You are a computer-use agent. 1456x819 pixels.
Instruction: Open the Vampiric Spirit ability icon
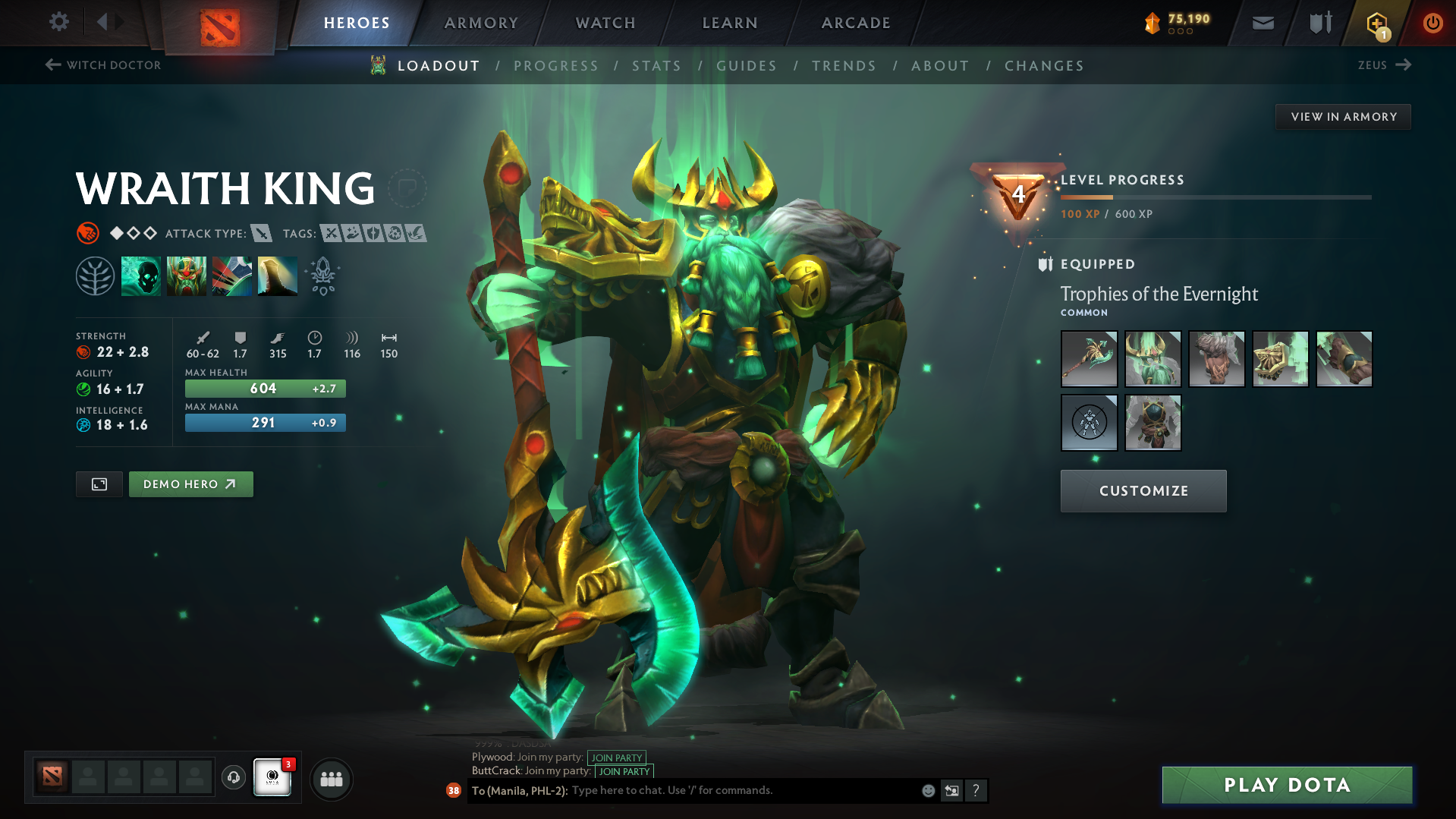(187, 275)
